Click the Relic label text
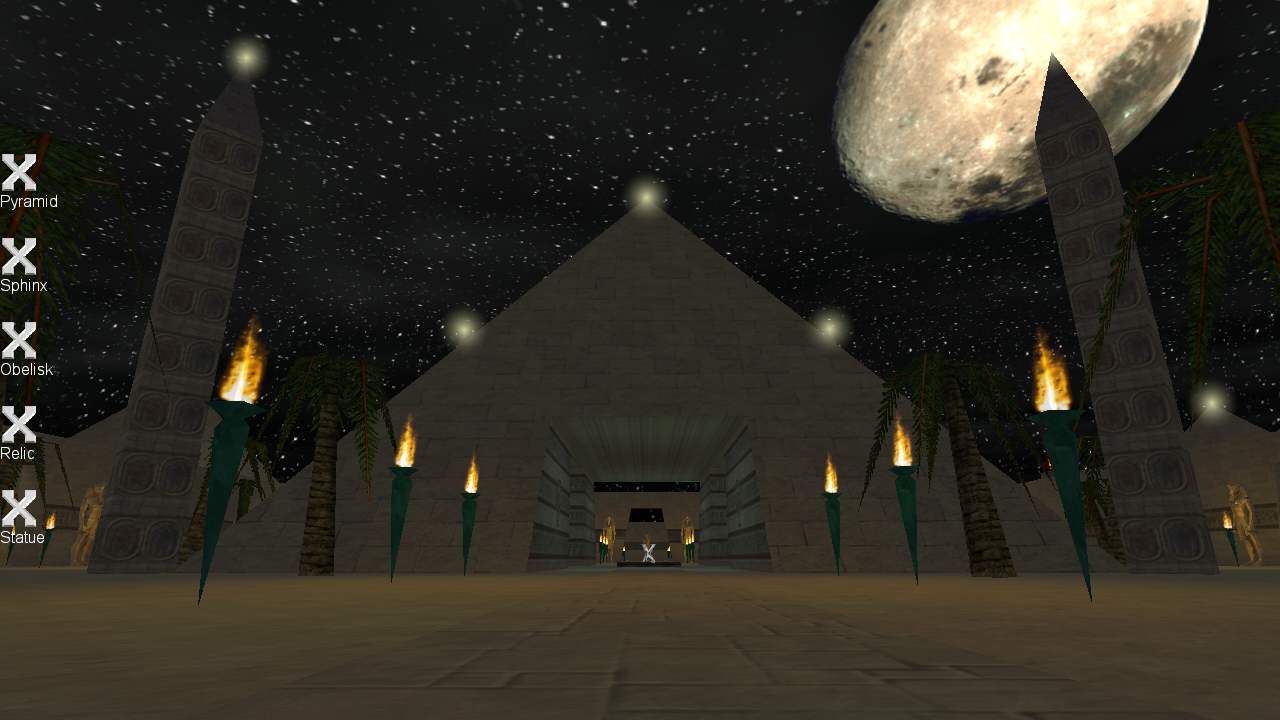The image size is (1280, 720). pyautogui.click(x=18, y=454)
